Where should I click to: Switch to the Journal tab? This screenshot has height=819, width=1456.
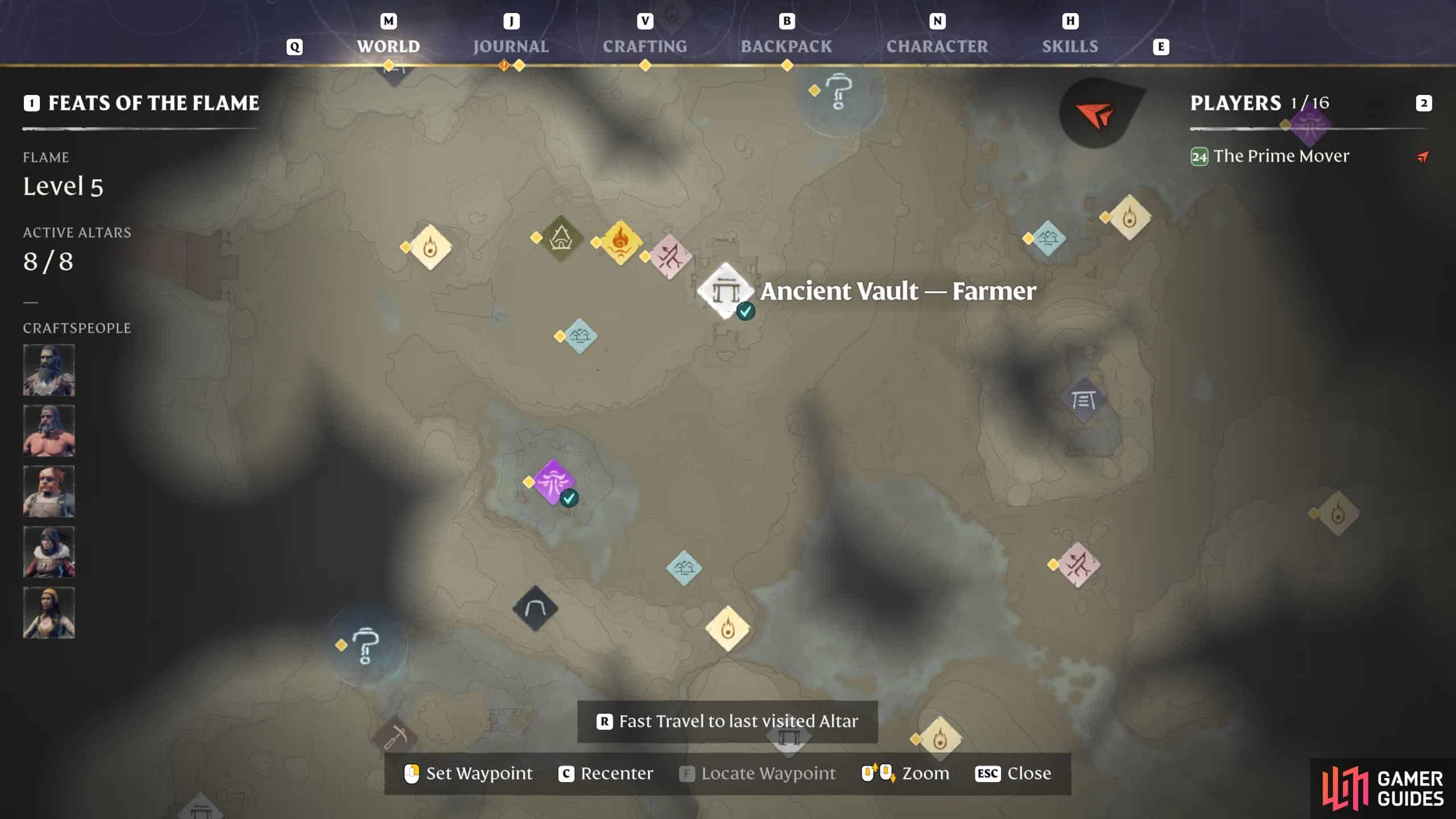(510, 46)
